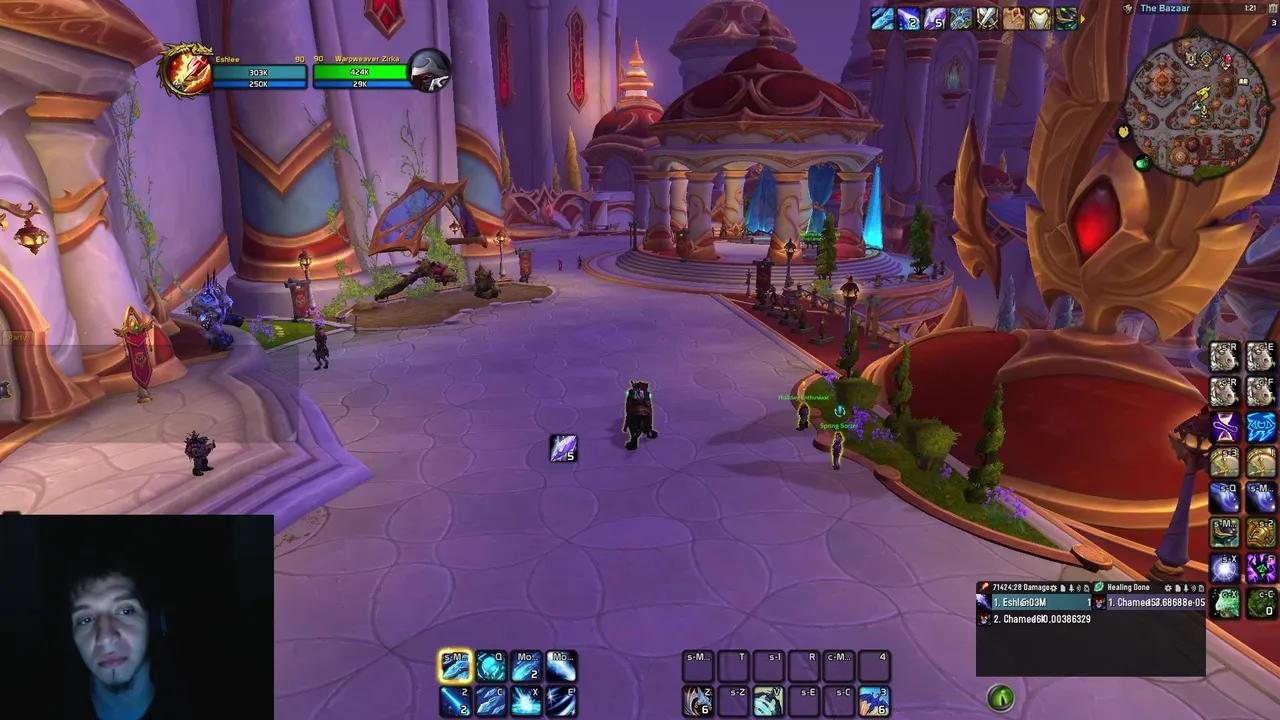Image resolution: width=1280 pixels, height=720 pixels.
Task: Activate the angry blue face ability icon
Action: point(1261,427)
